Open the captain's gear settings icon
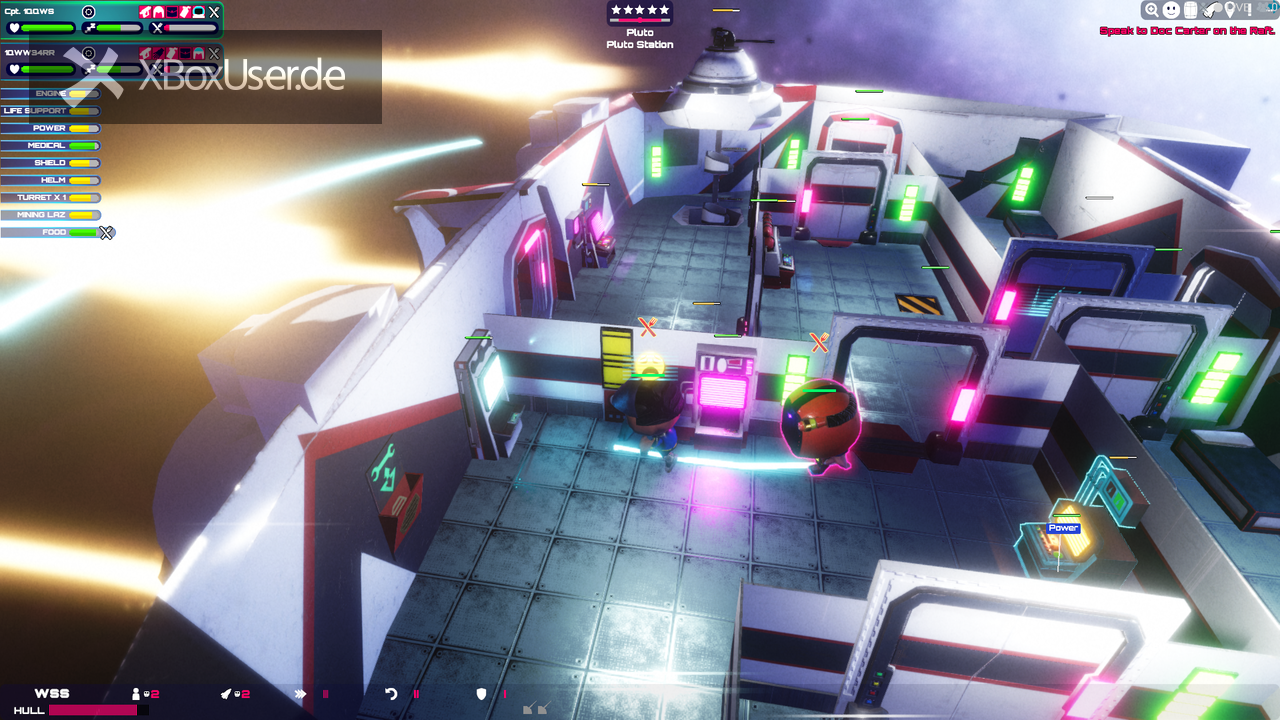Viewport: 1280px width, 720px height. click(88, 12)
